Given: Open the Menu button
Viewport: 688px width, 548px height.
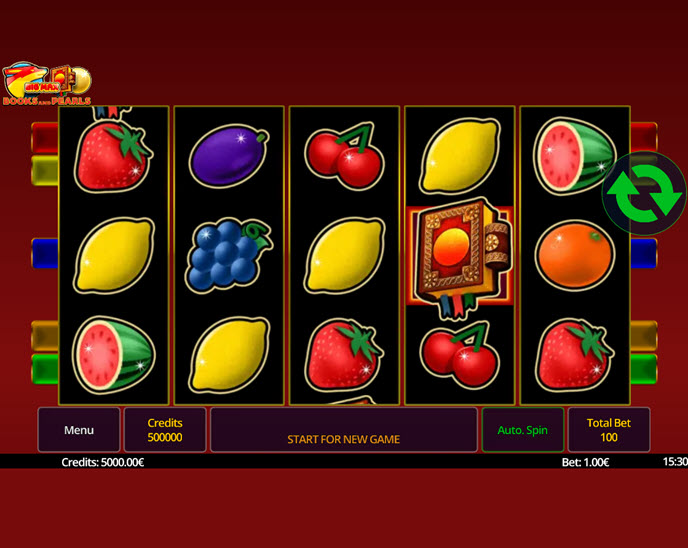Looking at the screenshot, I should [79, 430].
